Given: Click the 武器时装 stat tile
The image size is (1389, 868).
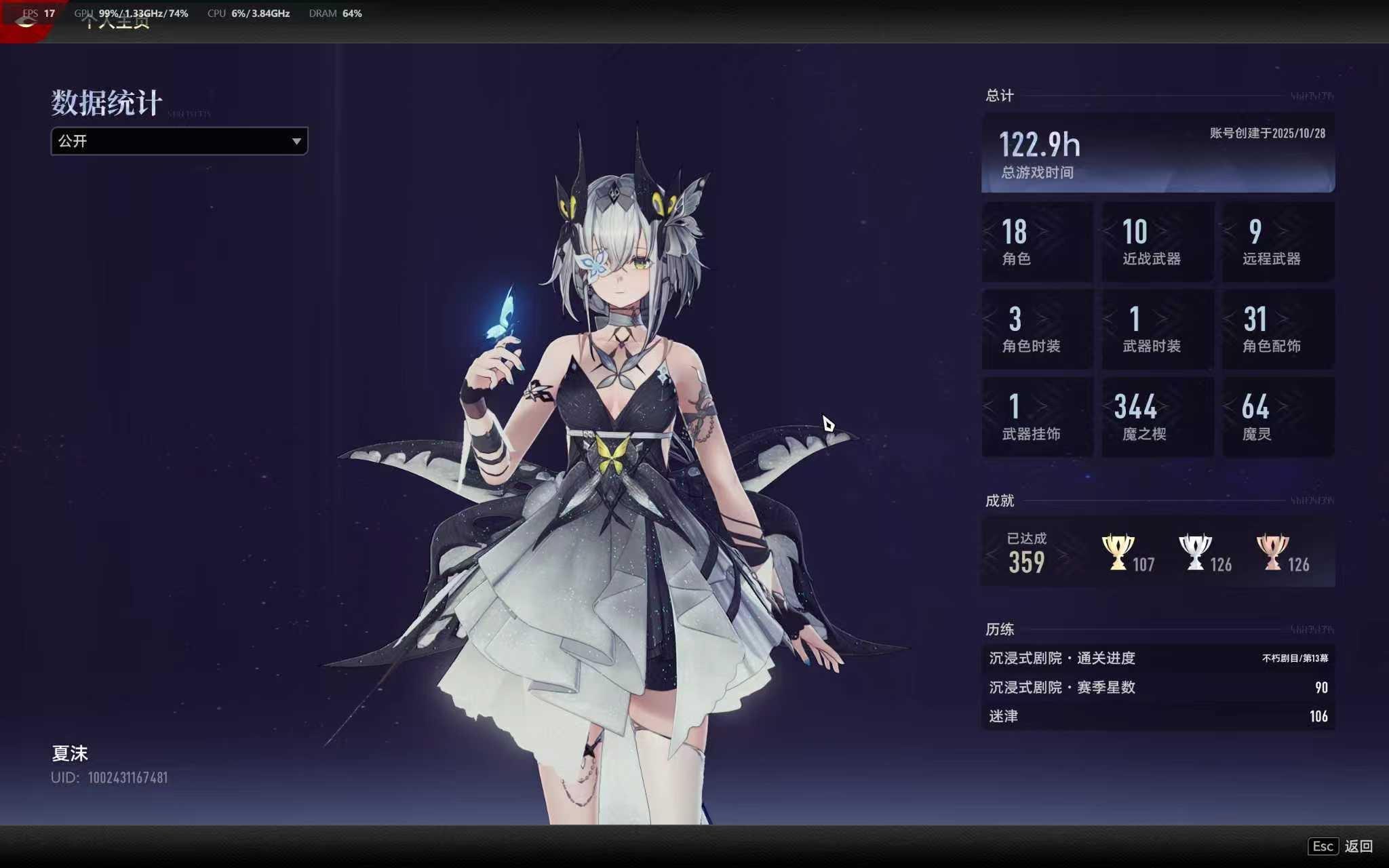Looking at the screenshot, I should (1157, 330).
